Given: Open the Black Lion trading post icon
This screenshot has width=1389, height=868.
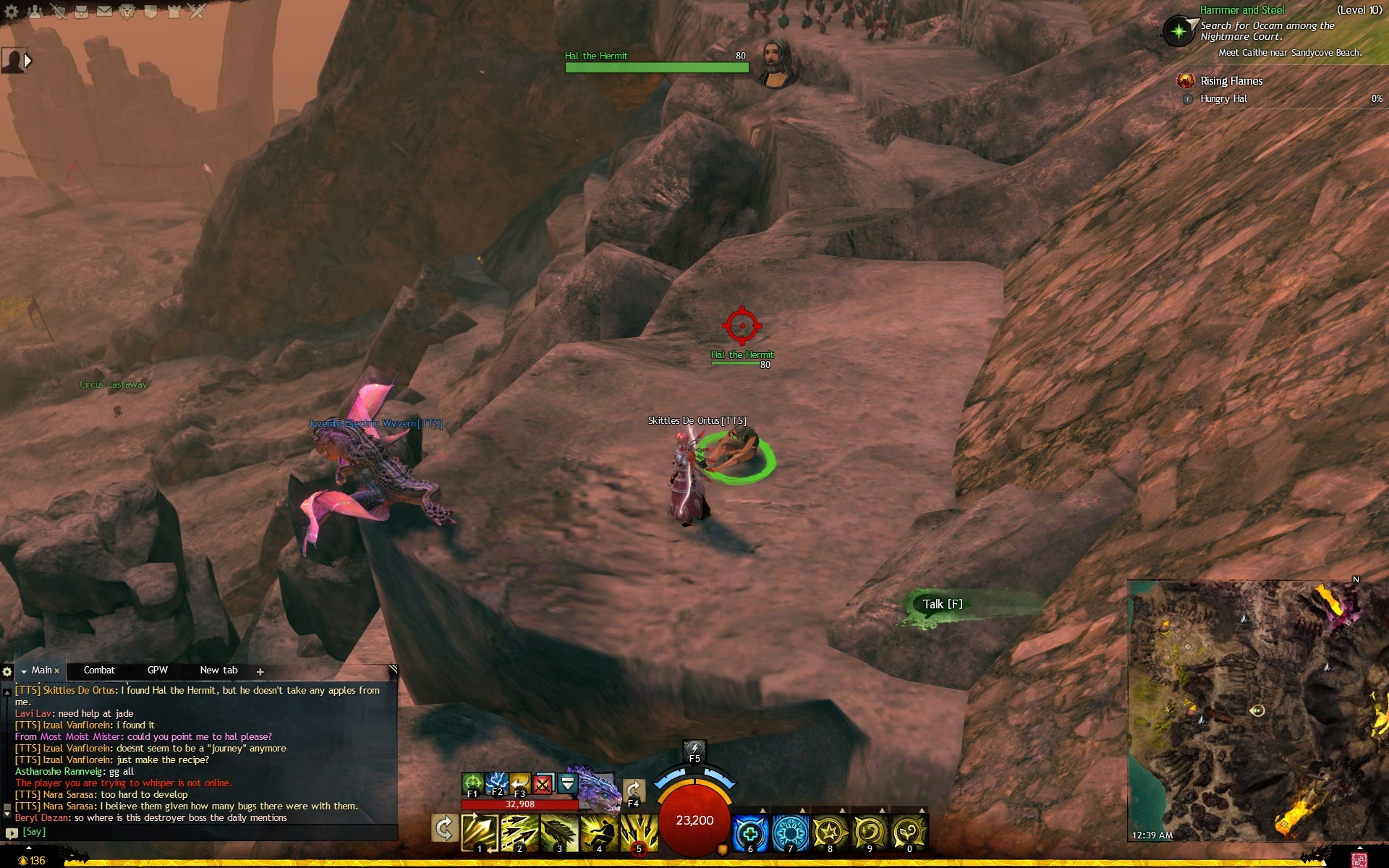Looking at the screenshot, I should coord(127,12).
